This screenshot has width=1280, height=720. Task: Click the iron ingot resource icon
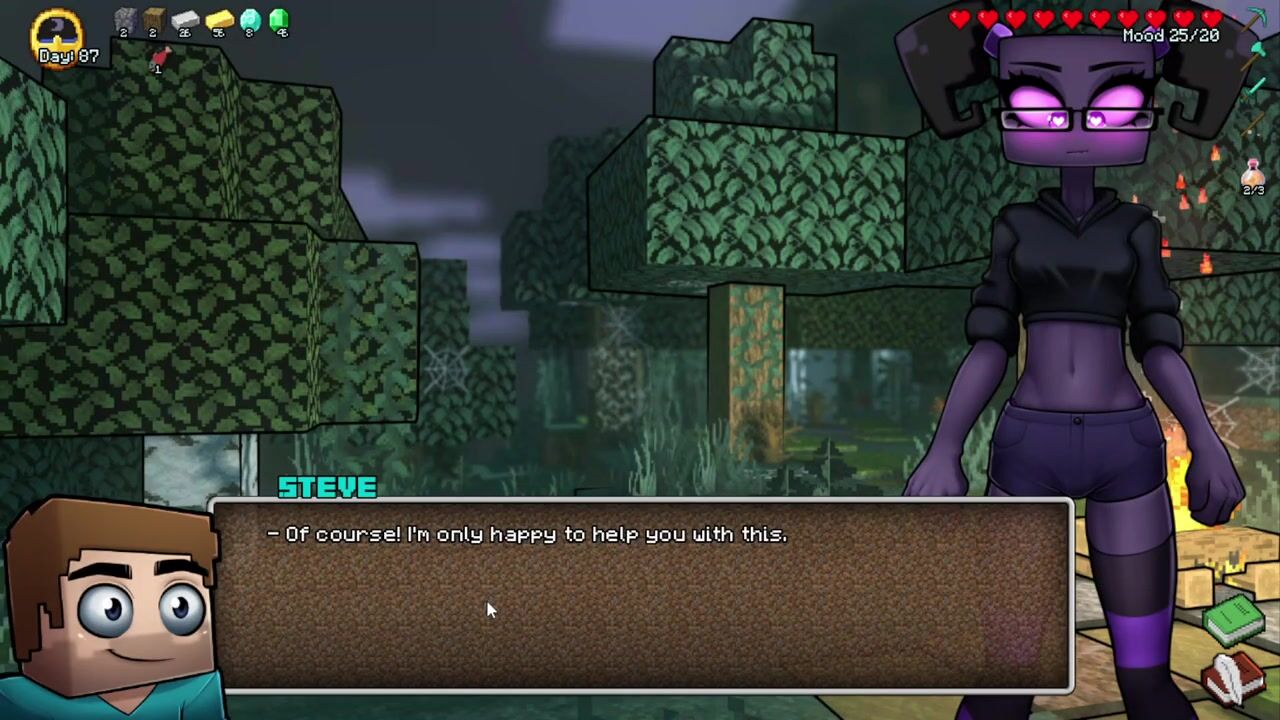[x=185, y=20]
